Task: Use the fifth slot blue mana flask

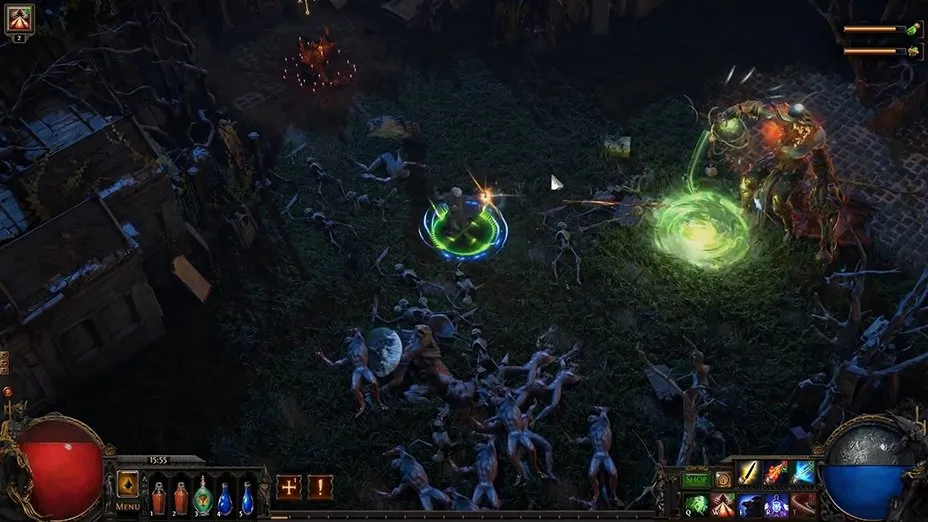Action: coord(247,497)
